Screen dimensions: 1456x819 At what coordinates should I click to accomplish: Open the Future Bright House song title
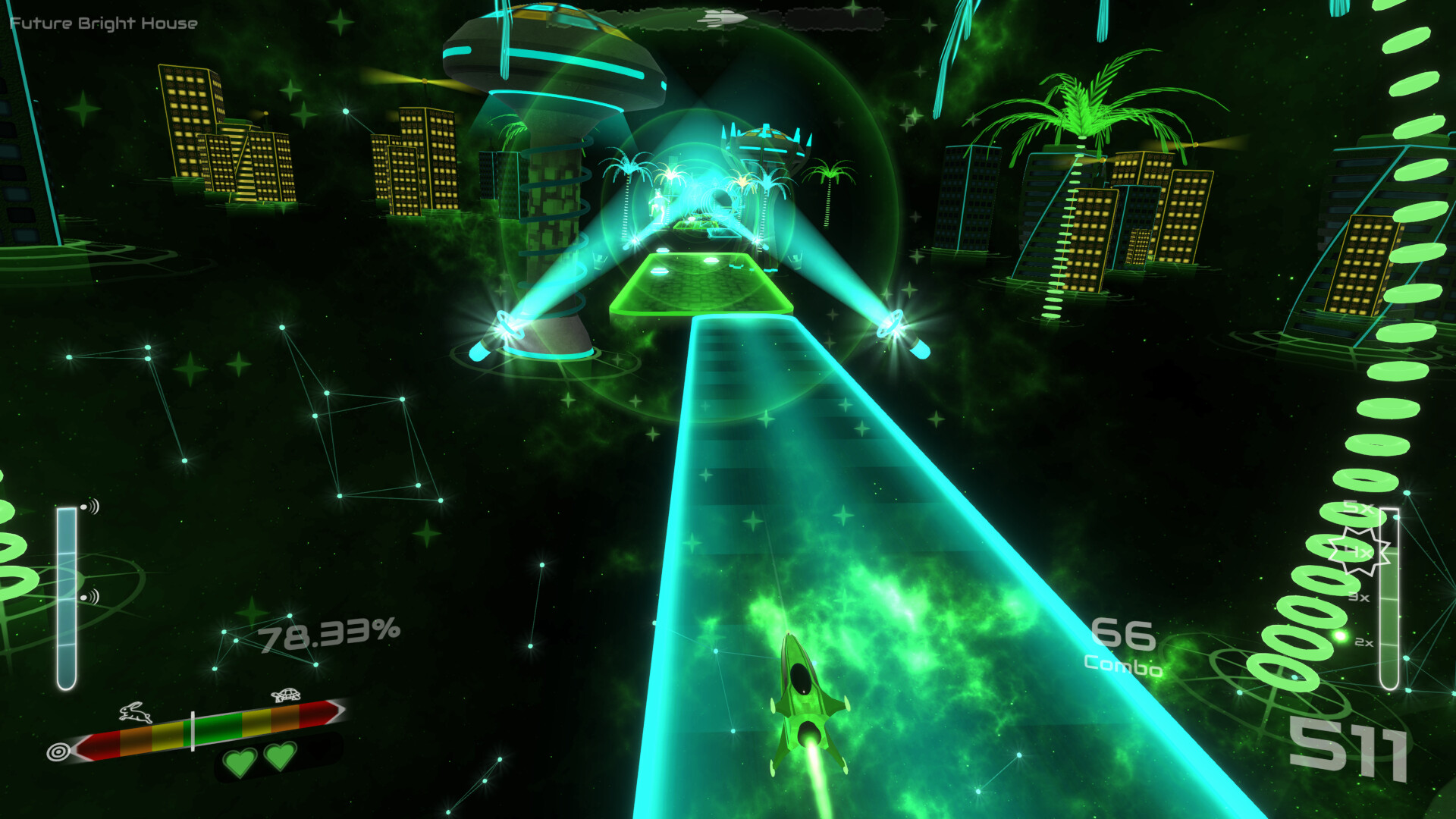[x=102, y=24]
